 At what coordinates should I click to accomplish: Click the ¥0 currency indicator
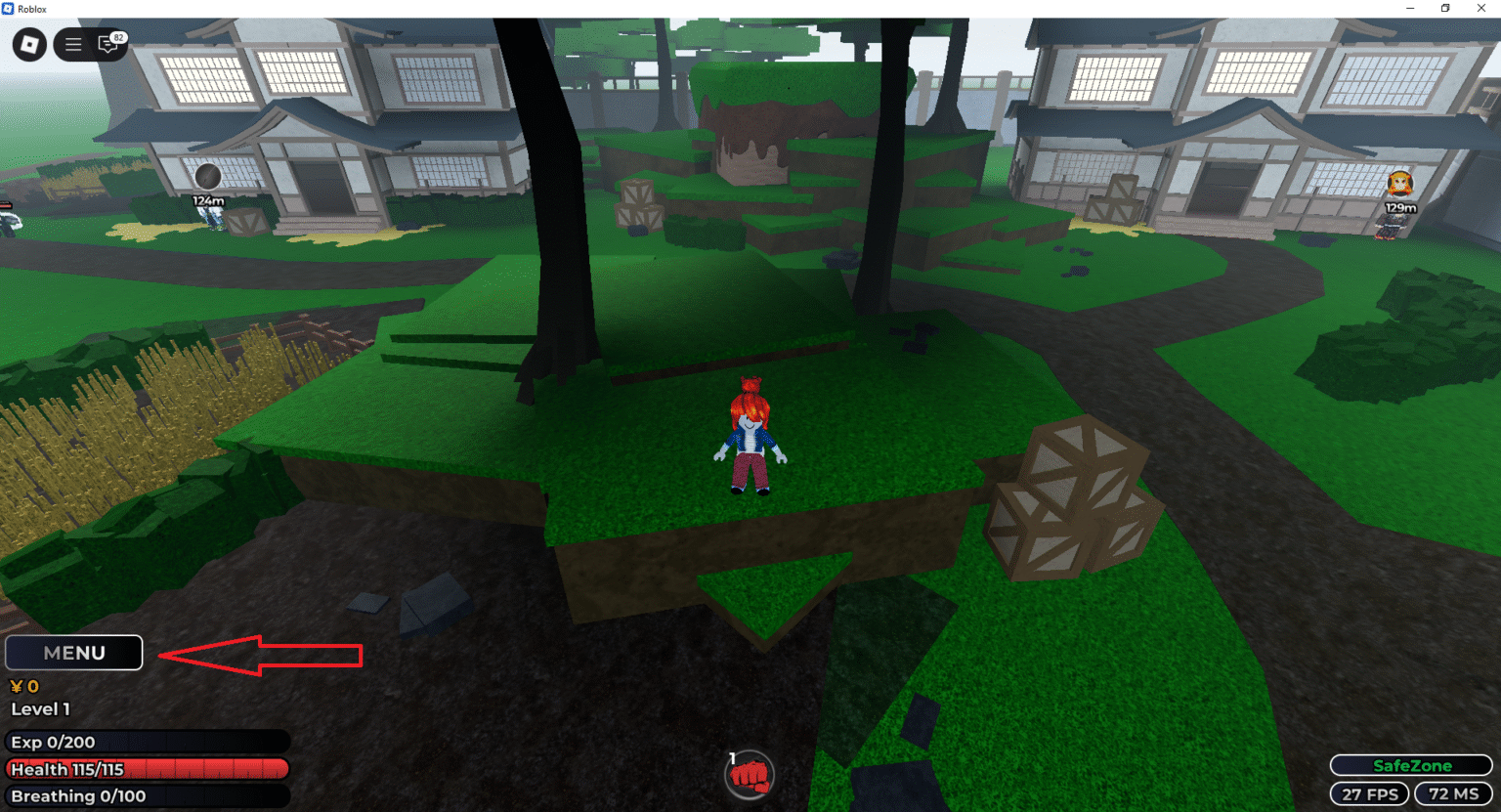pyautogui.click(x=23, y=686)
